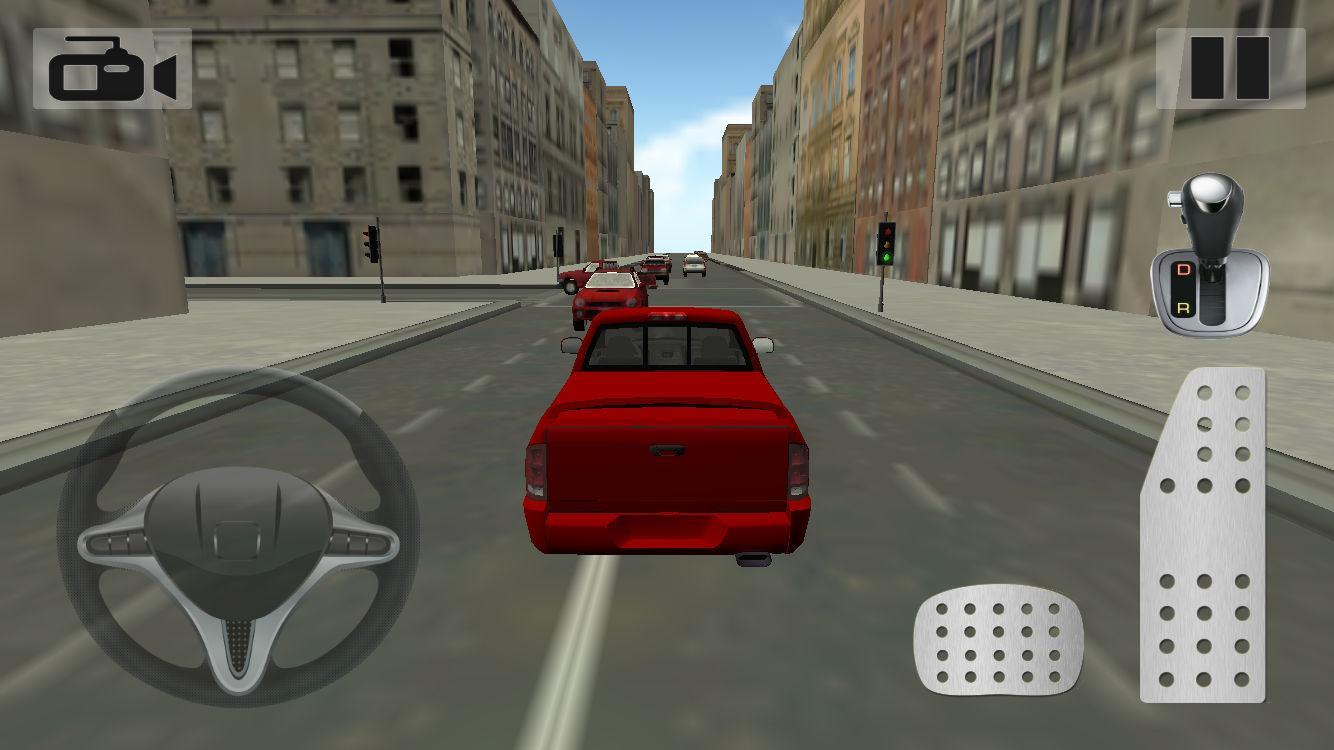Pause the game
Screen dimensions: 1334x750
point(1230,68)
